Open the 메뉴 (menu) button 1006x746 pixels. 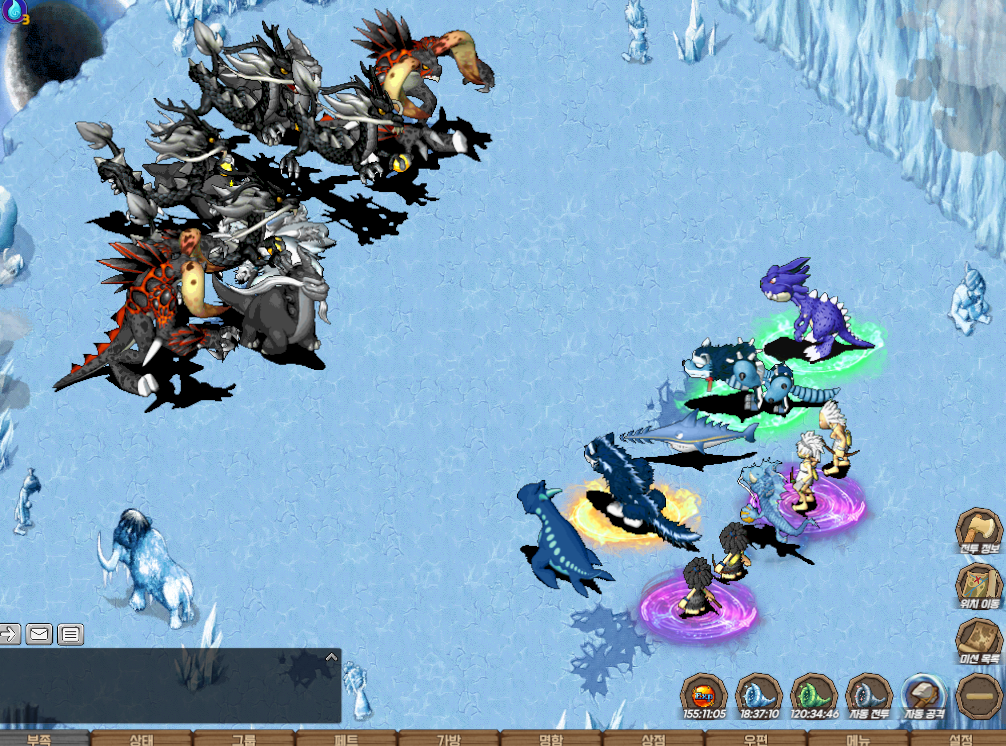point(857,739)
